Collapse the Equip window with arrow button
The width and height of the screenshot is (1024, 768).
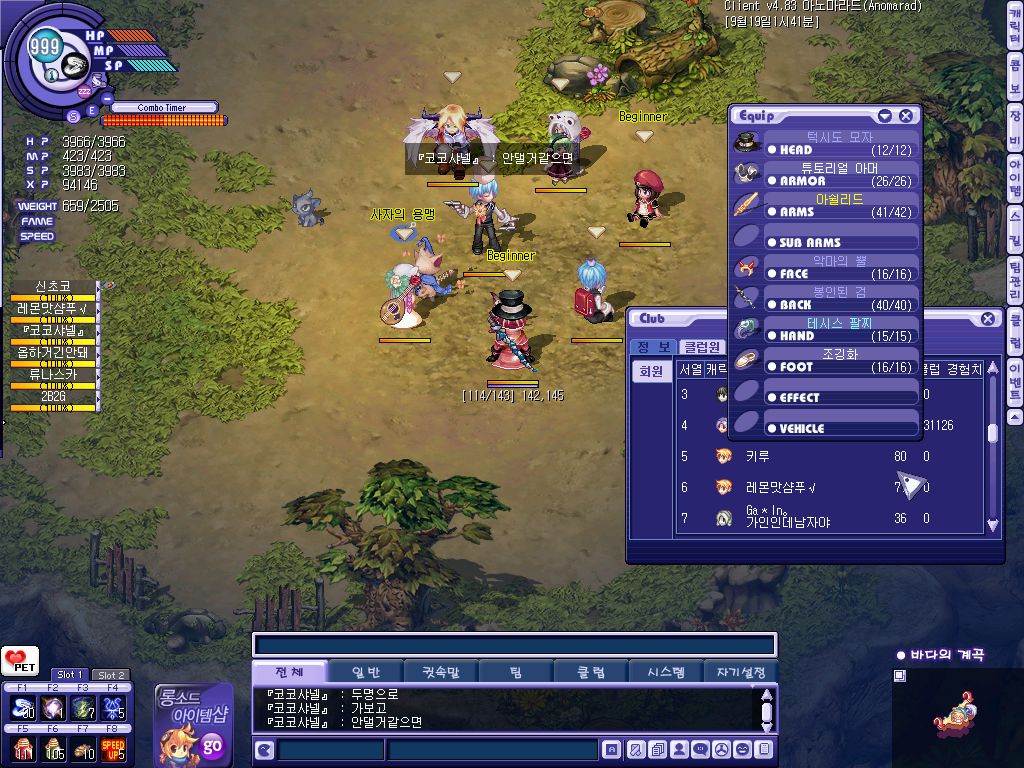pos(884,116)
